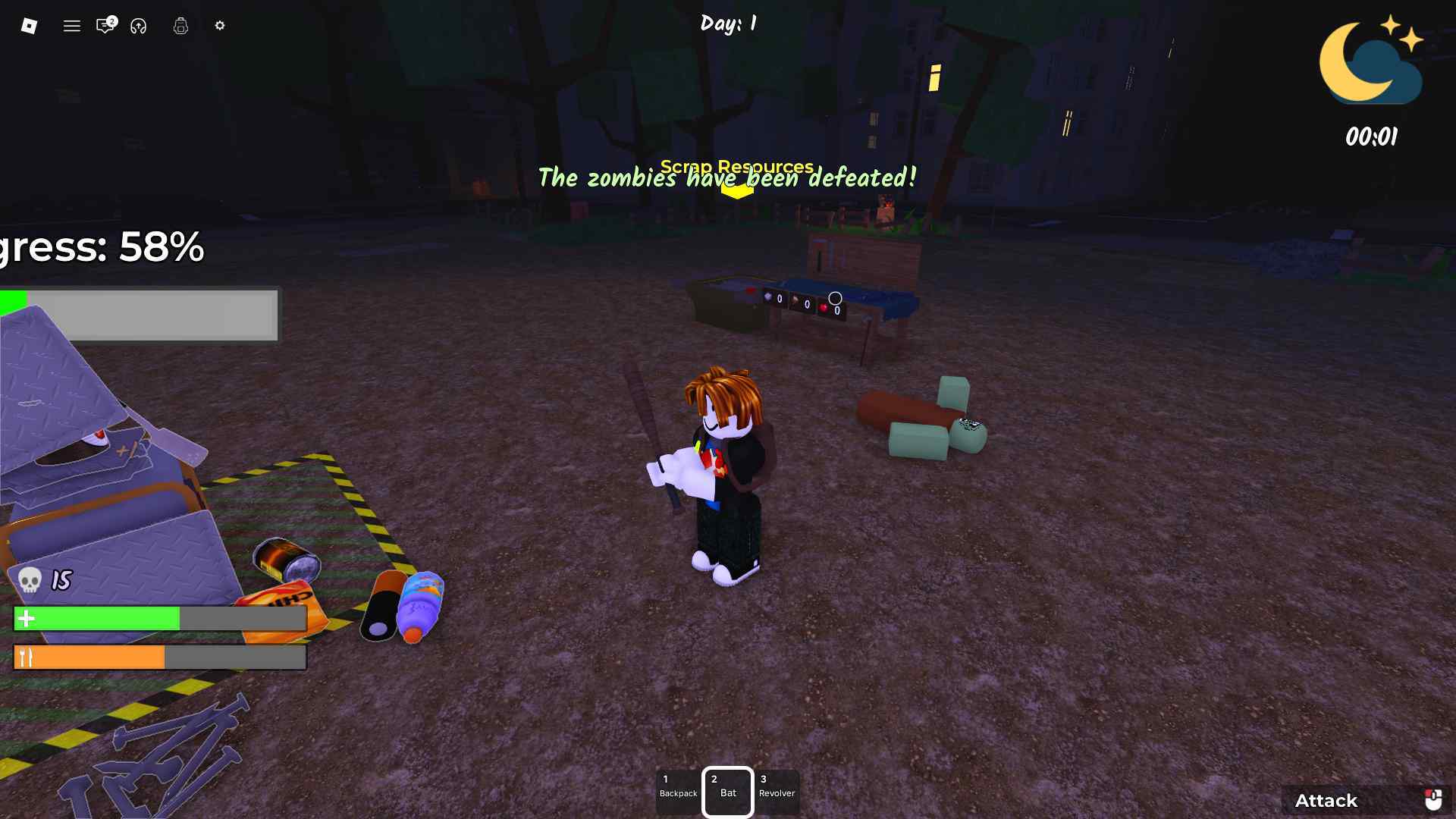Click the Day: 1 header
The width and height of the screenshot is (1456, 819).
(727, 23)
